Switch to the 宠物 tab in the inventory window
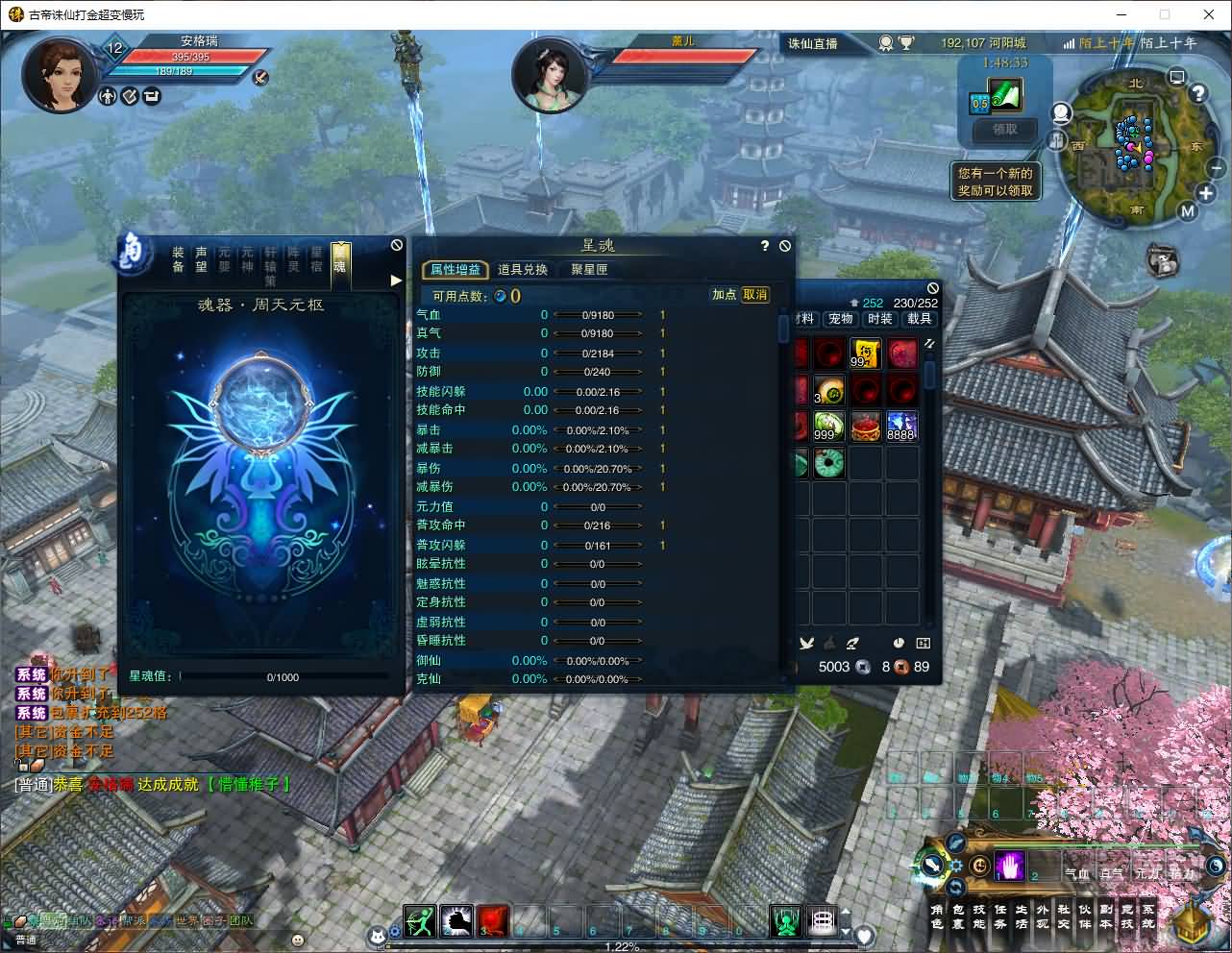 (x=840, y=318)
